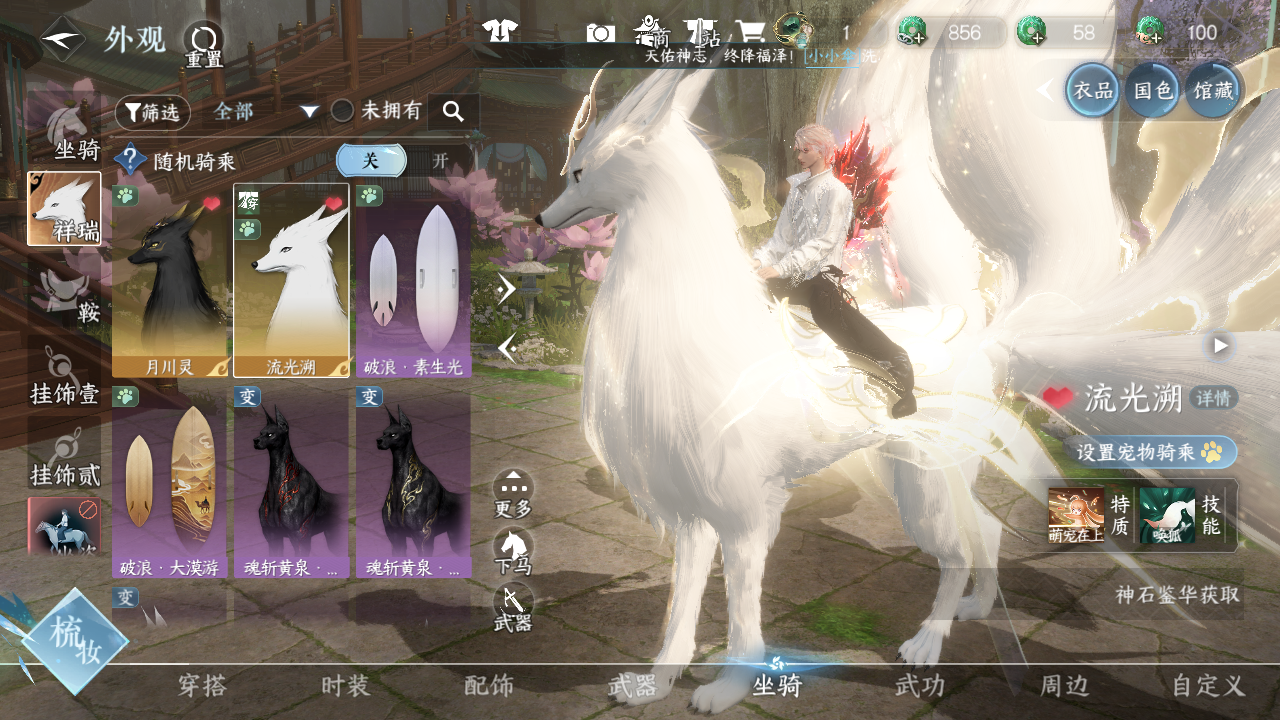The height and width of the screenshot is (720, 1280).
Task: Click the 下马 dismount button
Action: [x=513, y=551]
